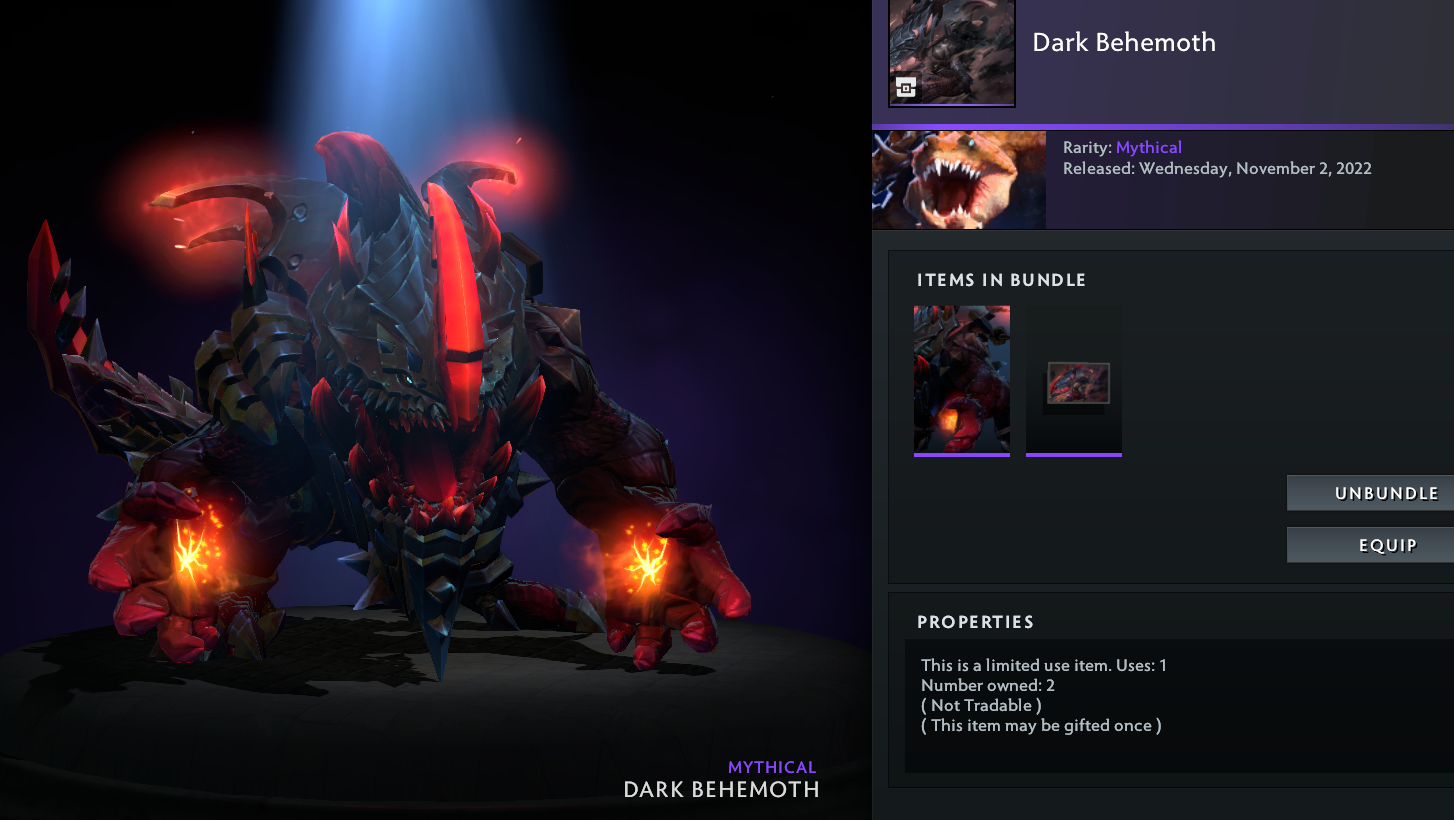This screenshot has width=1454, height=820.
Task: Select the loading screen item in bundle
Action: [x=1073, y=380]
